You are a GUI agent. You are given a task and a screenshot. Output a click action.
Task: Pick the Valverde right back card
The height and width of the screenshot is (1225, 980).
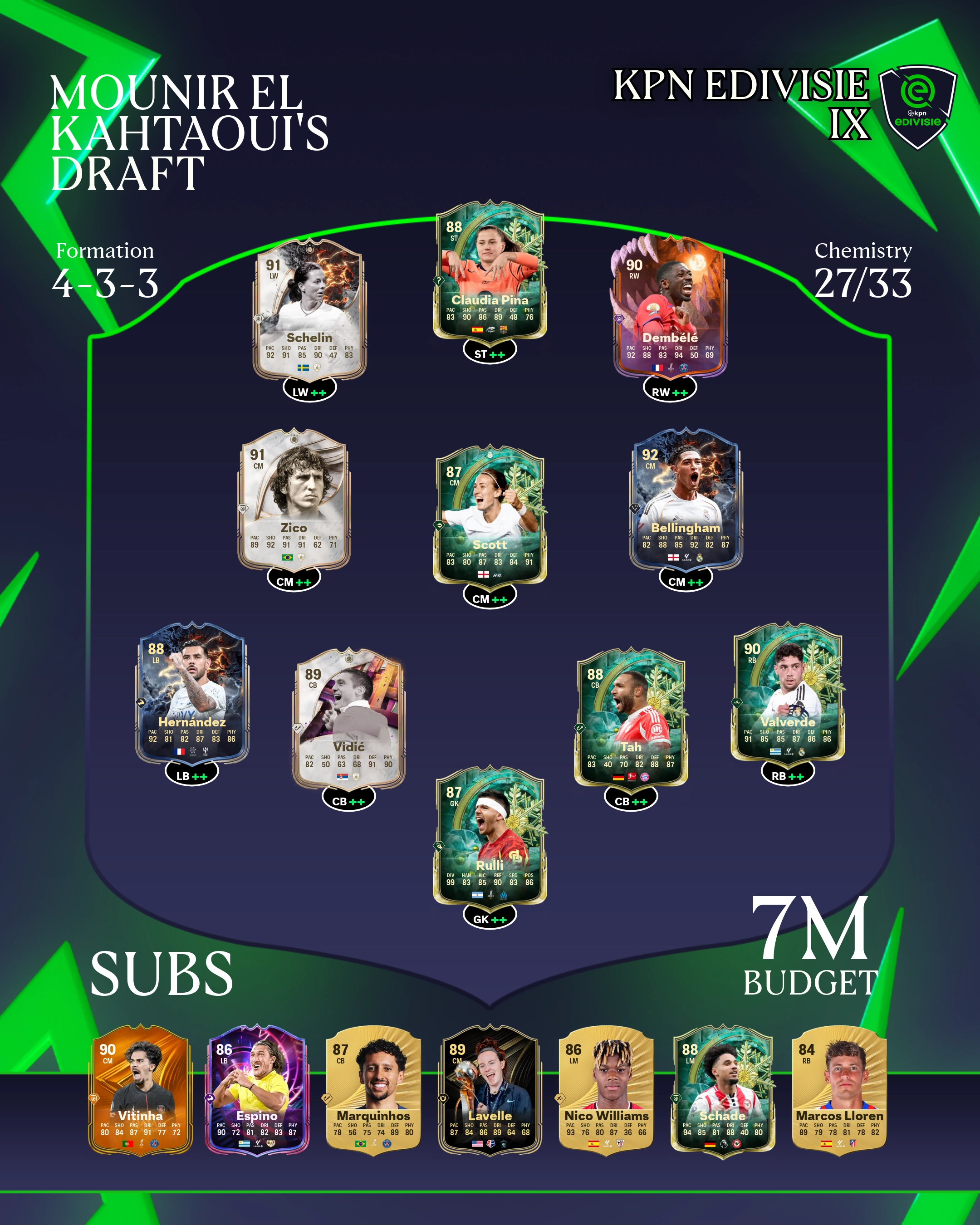coord(788,694)
